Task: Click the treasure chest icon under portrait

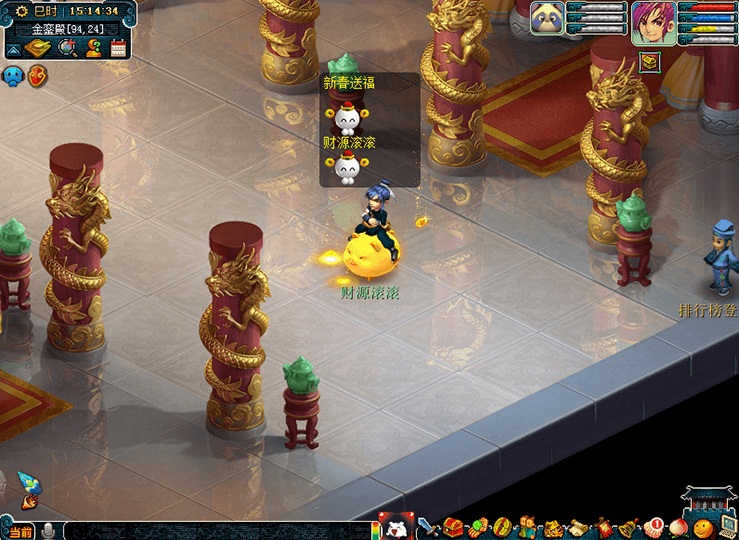Action: point(650,62)
